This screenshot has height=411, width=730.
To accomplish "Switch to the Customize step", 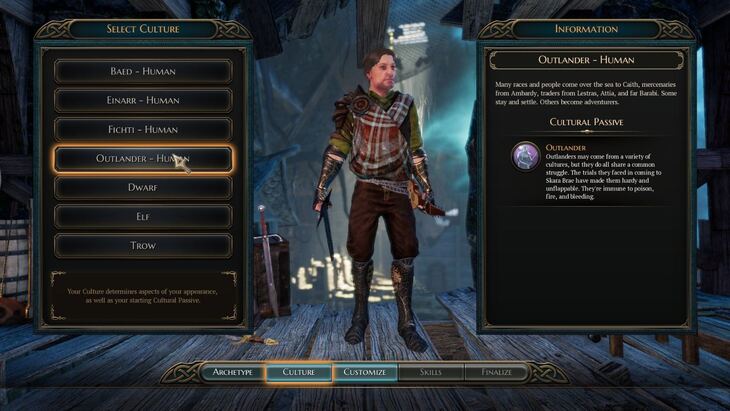I will (364, 372).
